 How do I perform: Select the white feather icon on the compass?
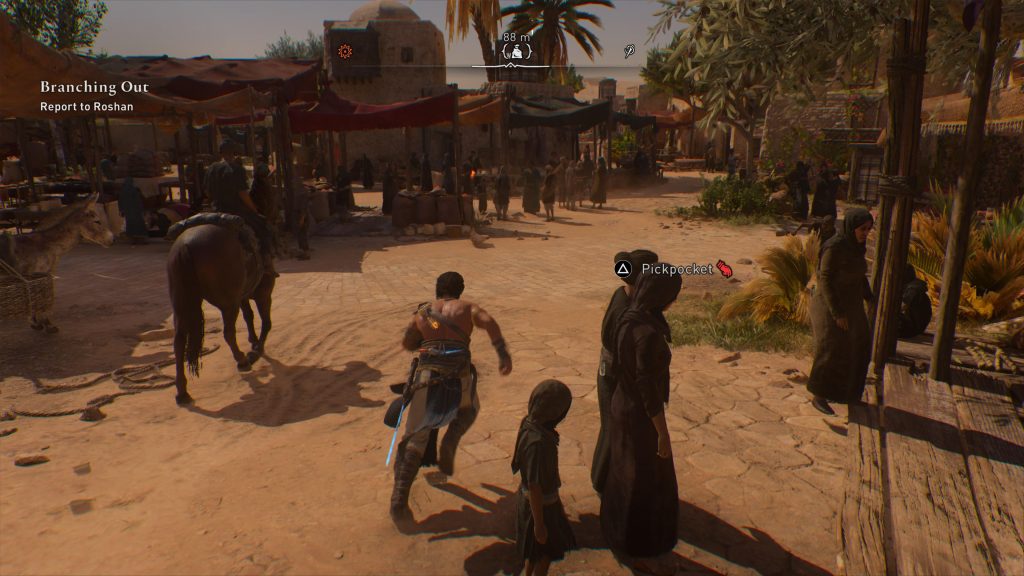pos(631,51)
